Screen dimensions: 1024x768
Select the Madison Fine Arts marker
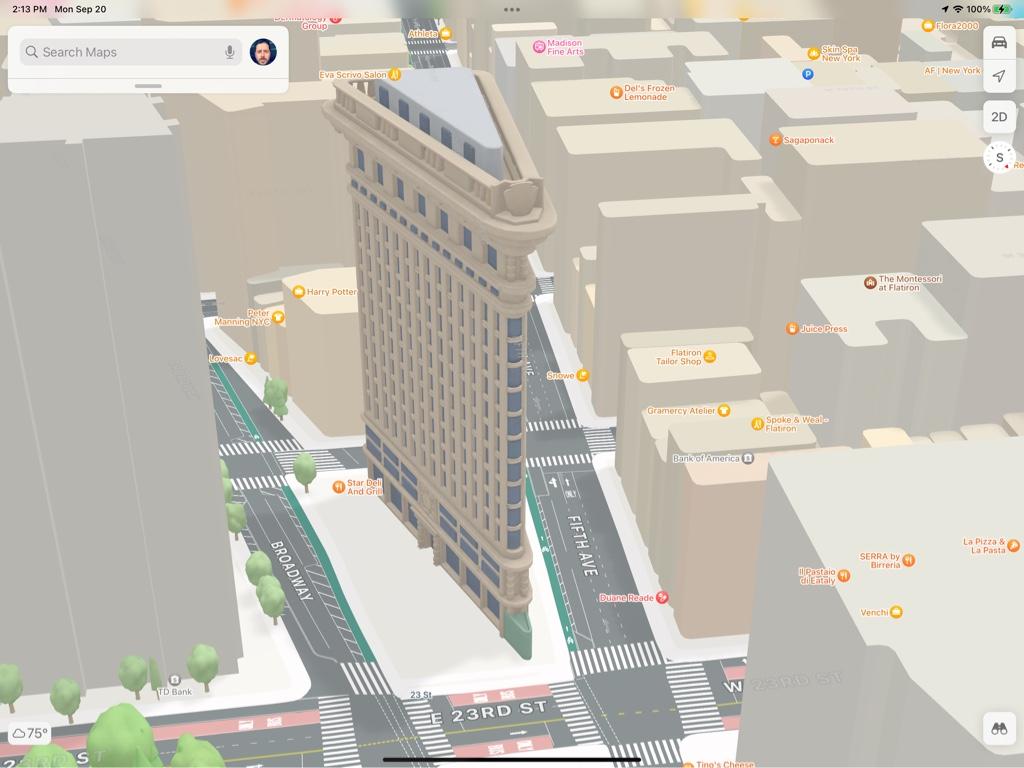pos(539,46)
